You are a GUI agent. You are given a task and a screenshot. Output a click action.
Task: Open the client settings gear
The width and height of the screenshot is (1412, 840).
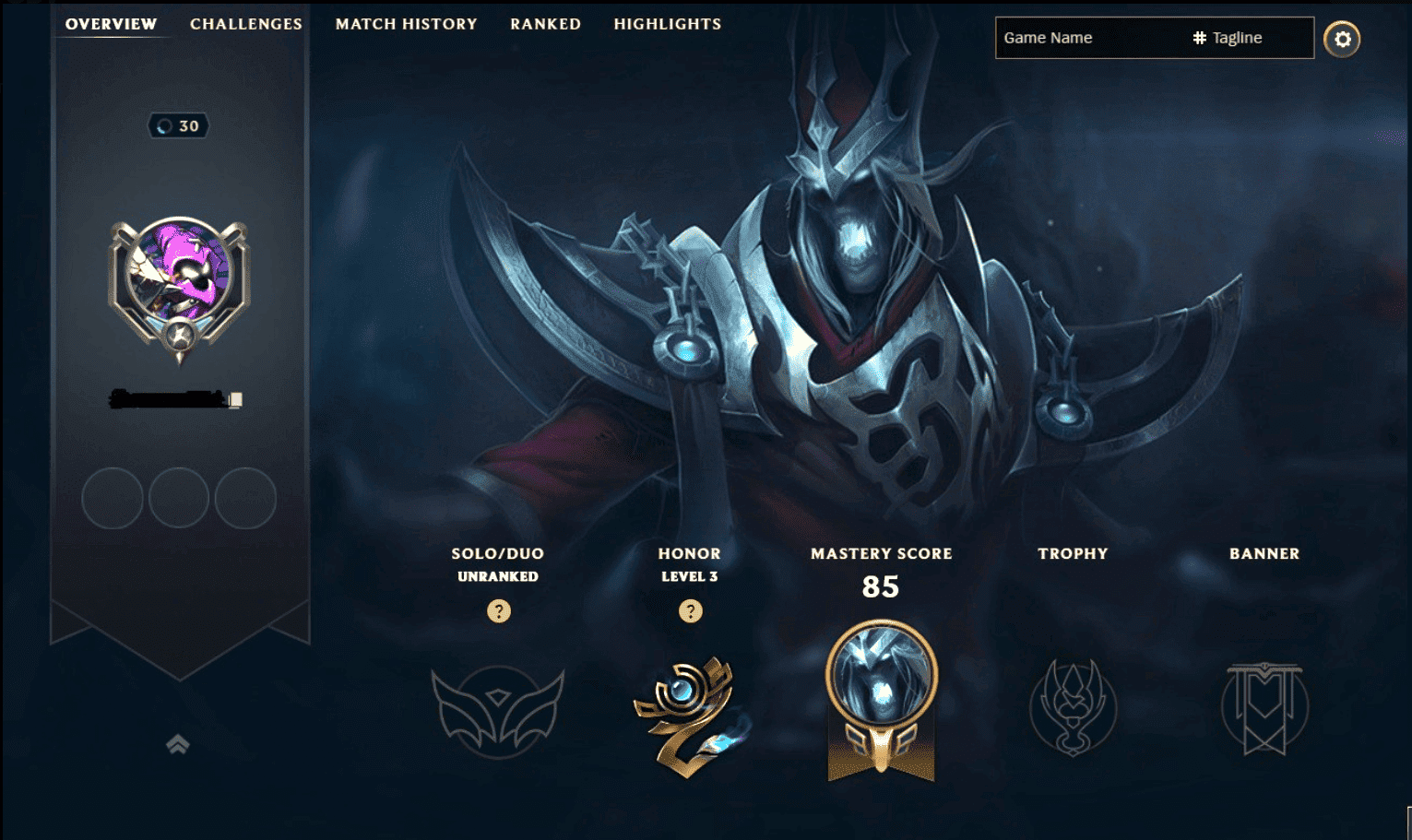tap(1343, 39)
